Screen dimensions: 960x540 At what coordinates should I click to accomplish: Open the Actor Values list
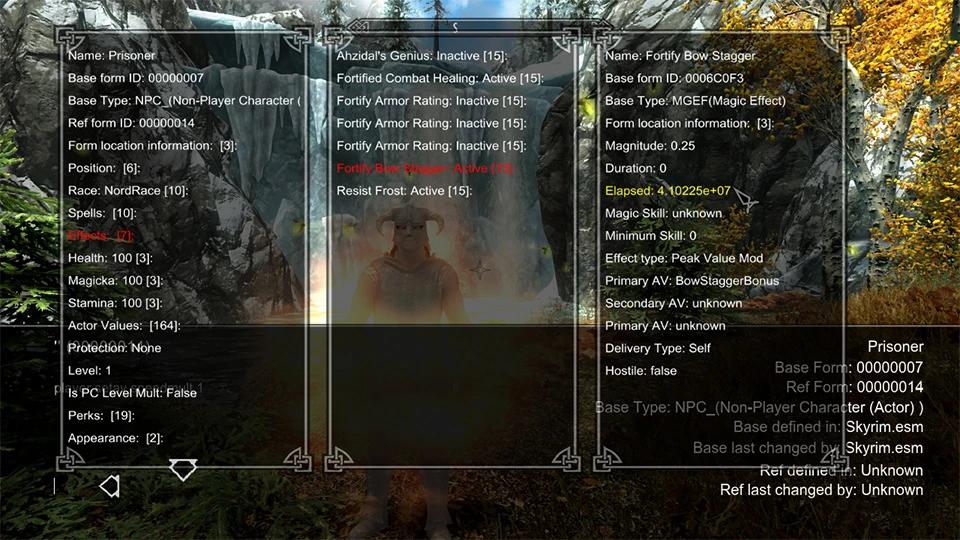click(124, 326)
